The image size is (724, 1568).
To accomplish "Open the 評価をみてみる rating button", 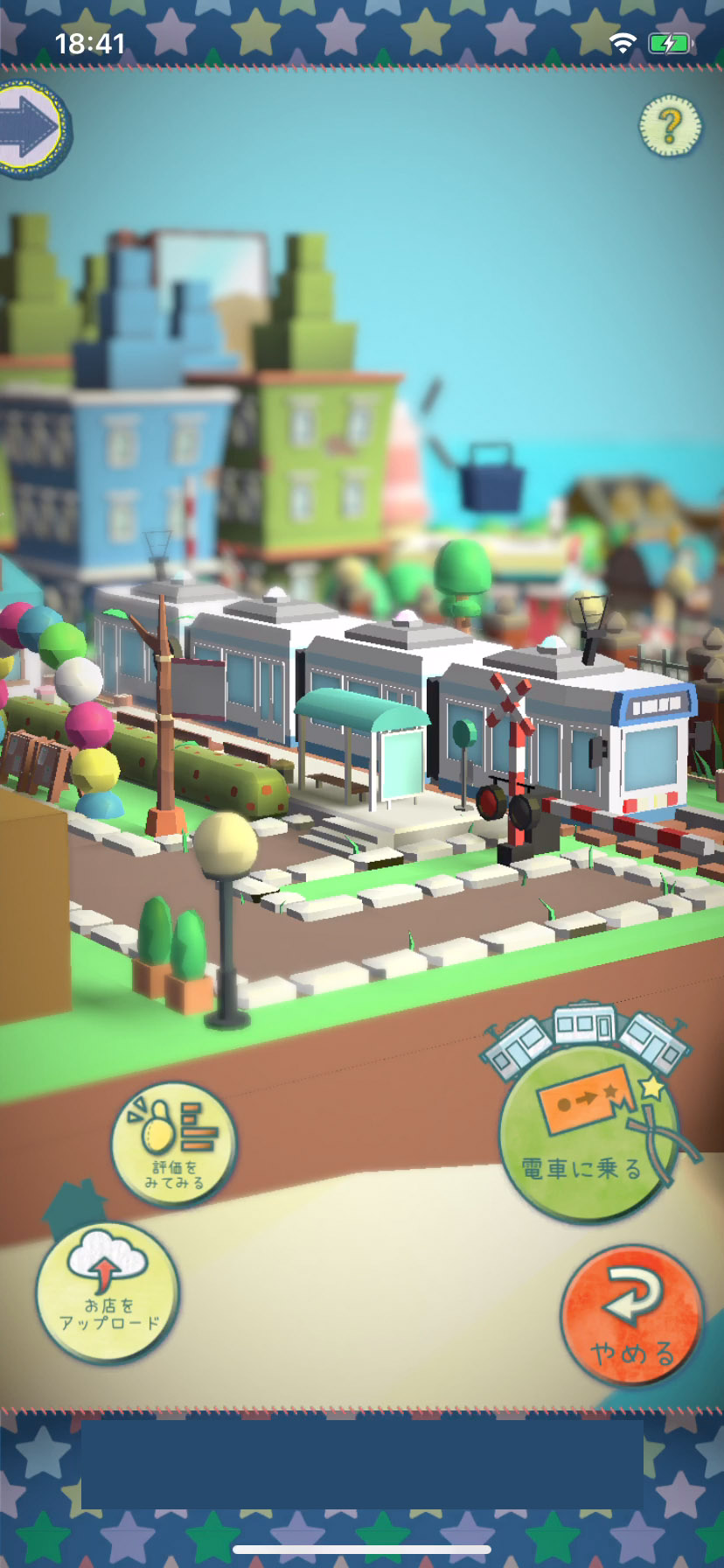I will tap(174, 1144).
